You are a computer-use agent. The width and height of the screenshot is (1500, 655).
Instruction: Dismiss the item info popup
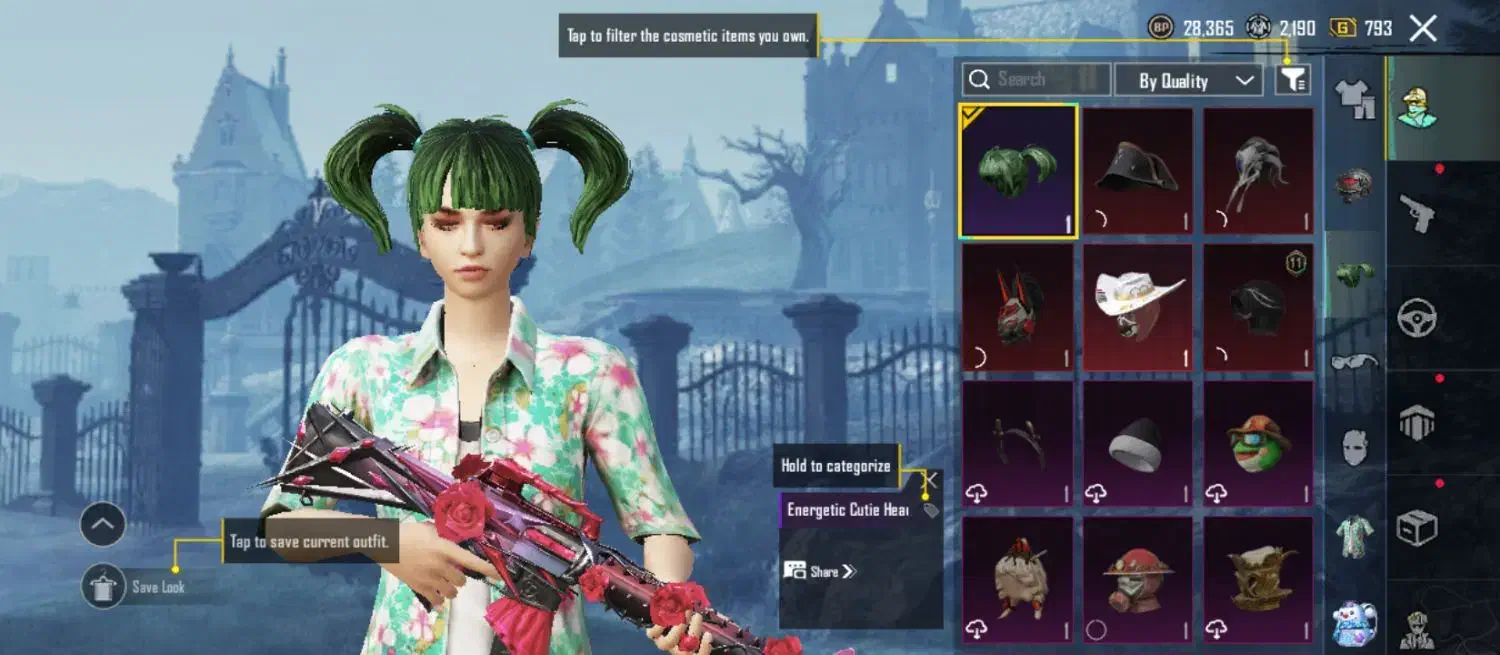click(x=930, y=480)
